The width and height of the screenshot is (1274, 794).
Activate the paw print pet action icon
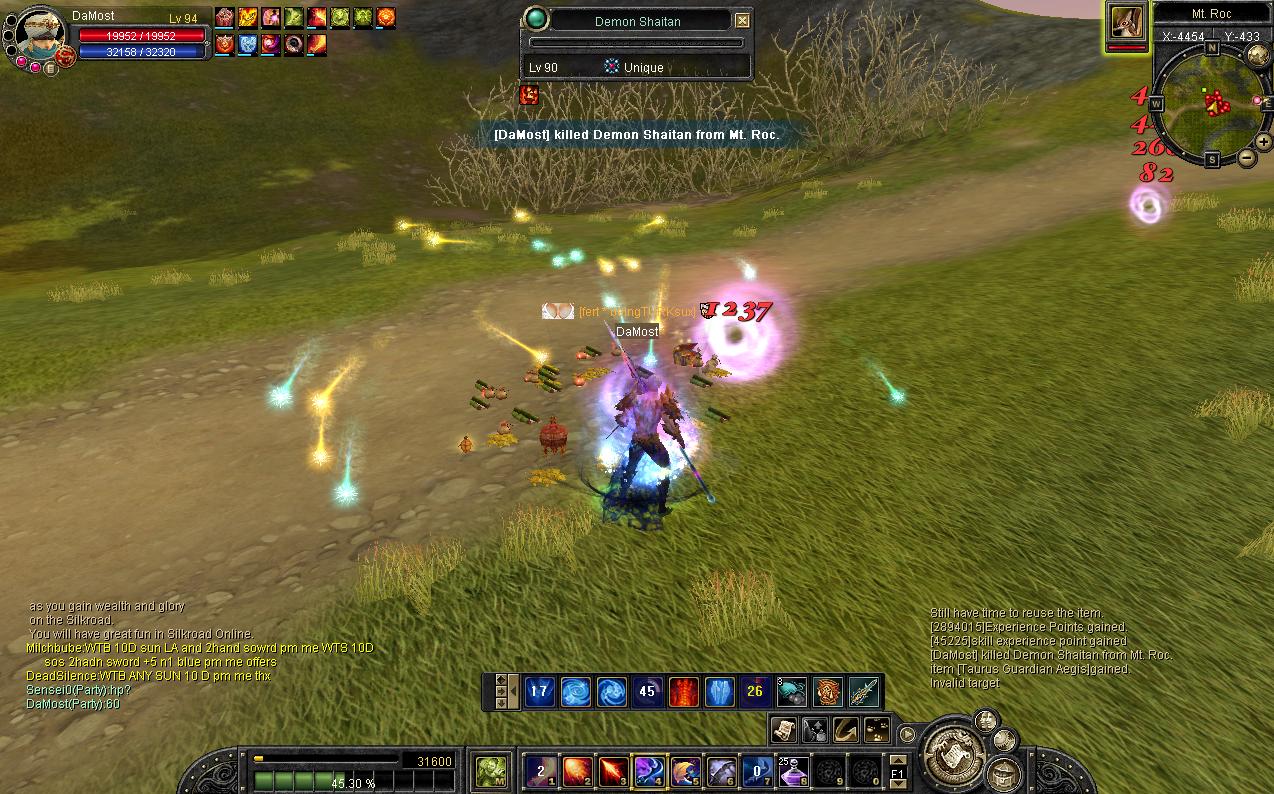coord(877,729)
